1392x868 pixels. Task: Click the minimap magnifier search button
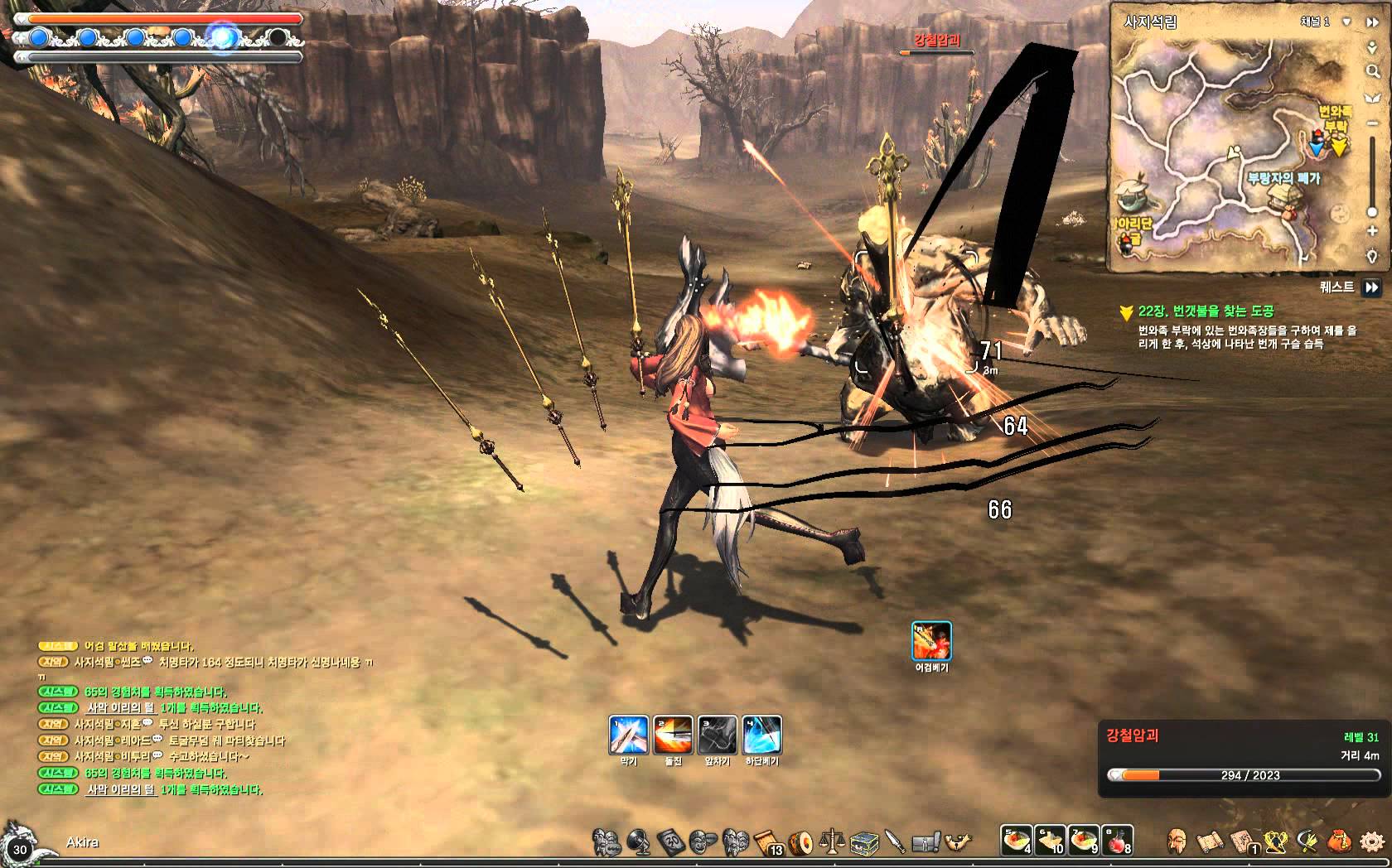1372,73
